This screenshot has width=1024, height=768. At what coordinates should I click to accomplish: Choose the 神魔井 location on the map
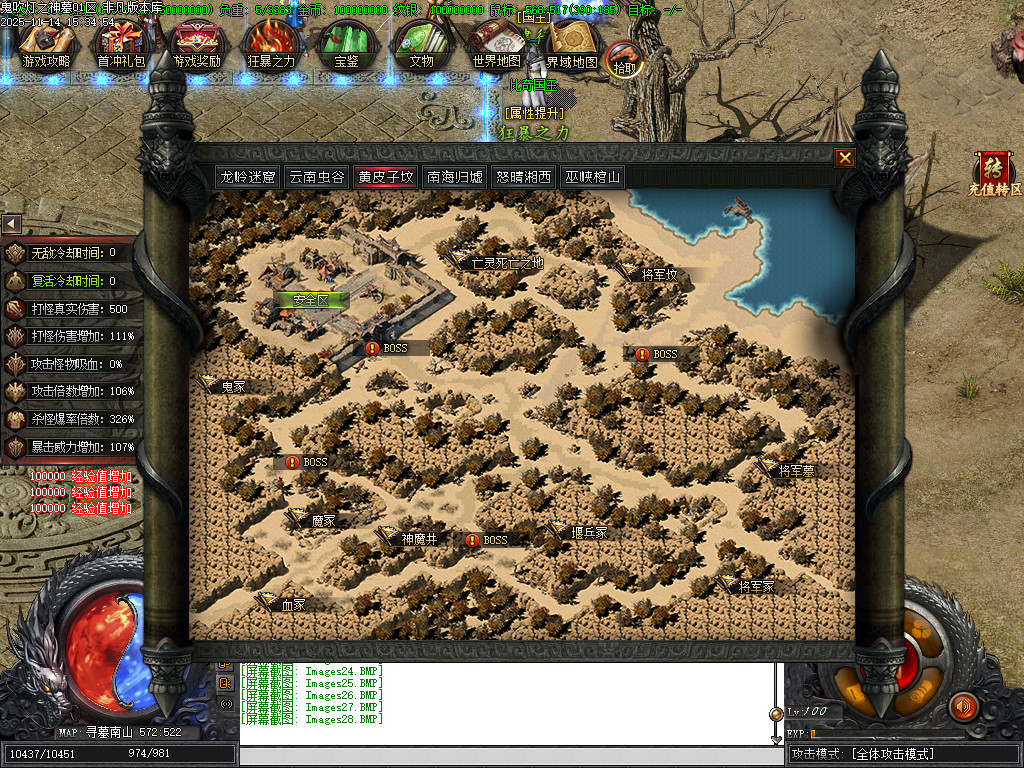pos(419,538)
